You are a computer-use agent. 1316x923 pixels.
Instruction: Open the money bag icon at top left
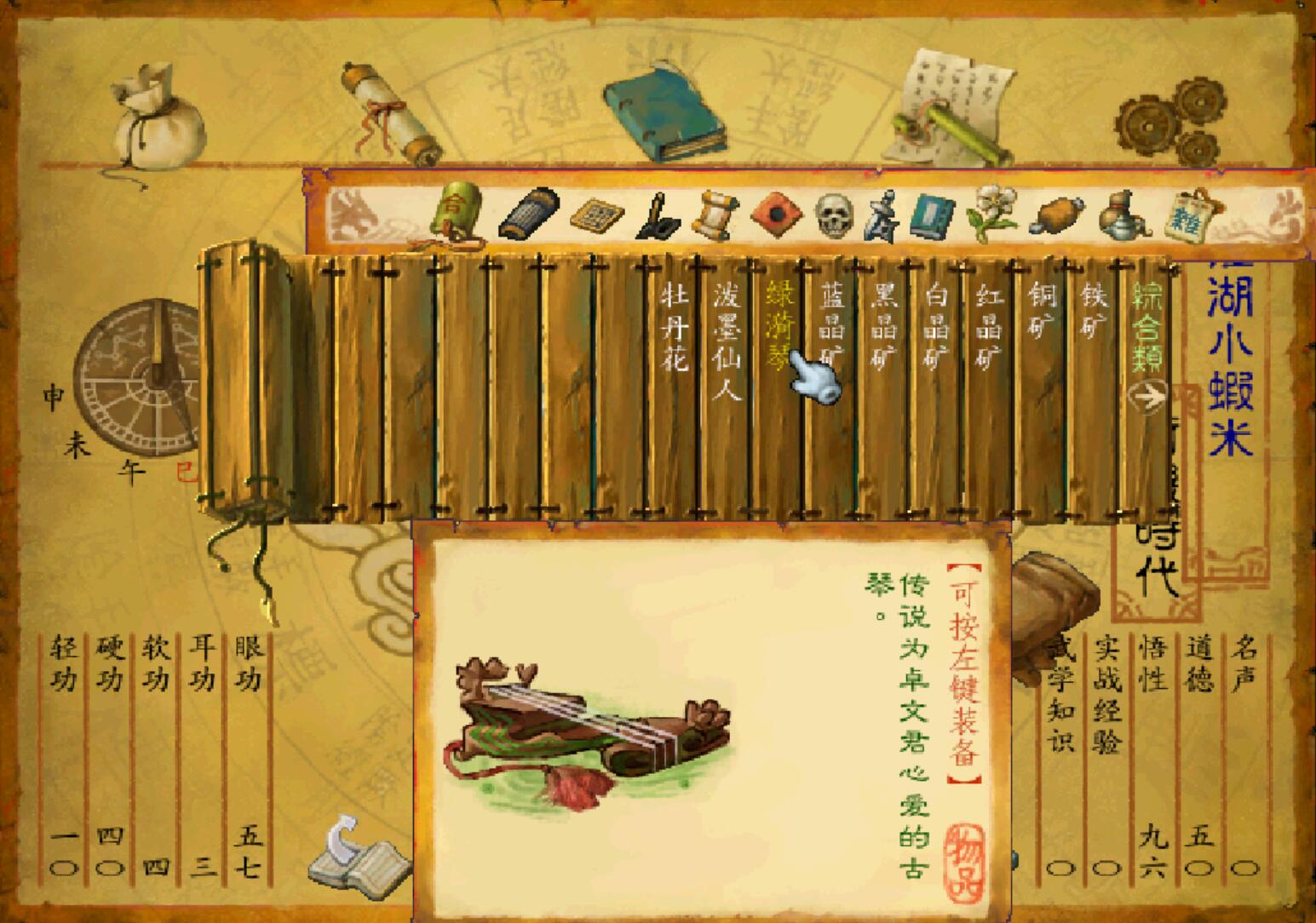click(x=152, y=119)
